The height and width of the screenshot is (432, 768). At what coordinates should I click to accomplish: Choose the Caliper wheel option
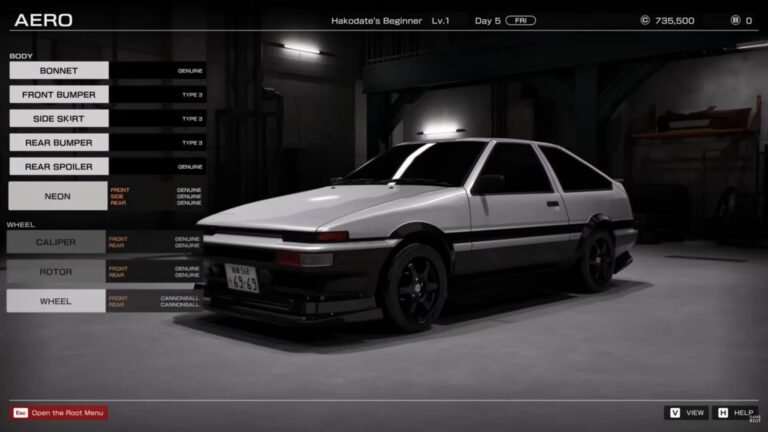(x=56, y=242)
